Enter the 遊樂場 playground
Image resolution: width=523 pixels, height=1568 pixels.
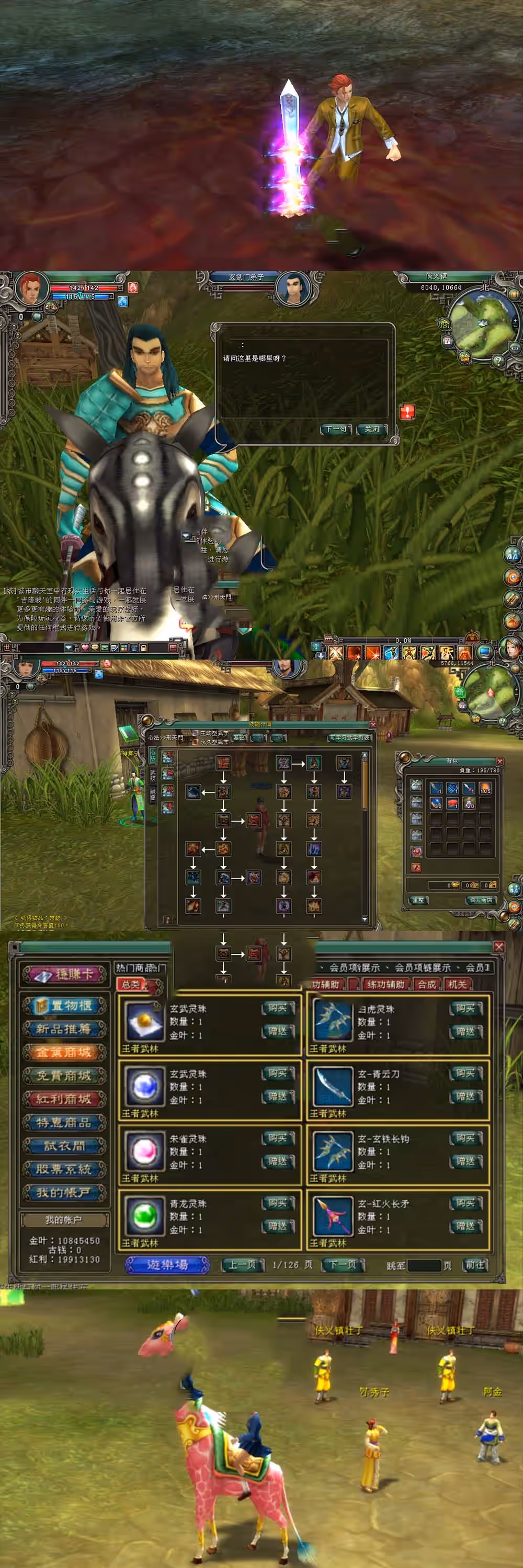pyautogui.click(x=167, y=1264)
